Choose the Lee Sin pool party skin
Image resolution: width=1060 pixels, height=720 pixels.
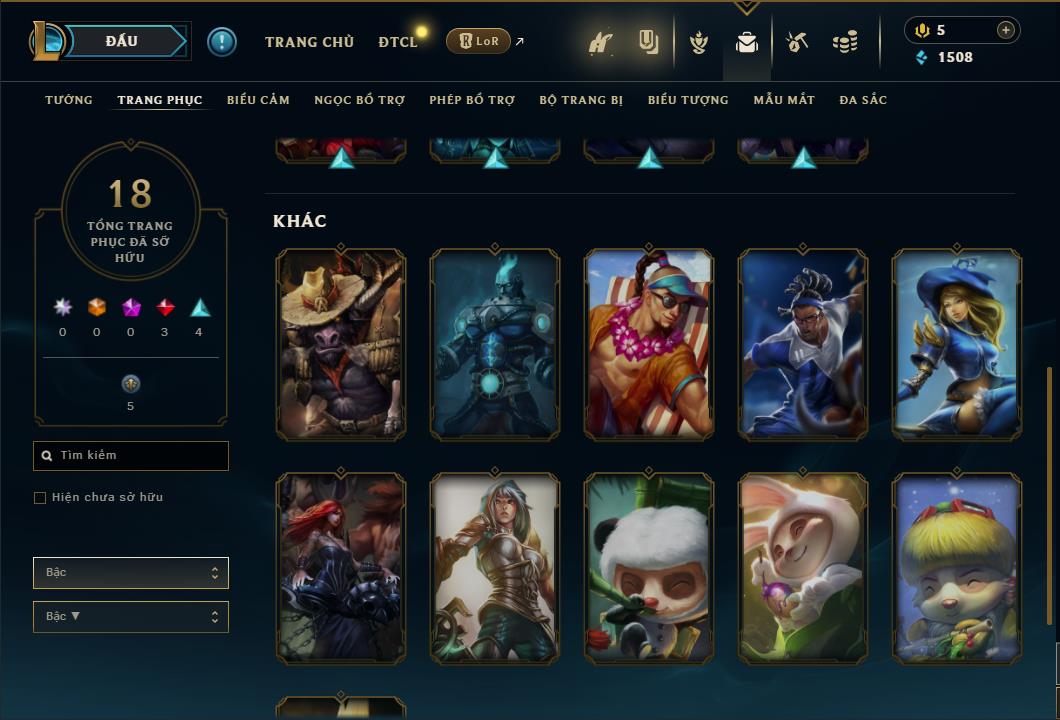tap(649, 344)
